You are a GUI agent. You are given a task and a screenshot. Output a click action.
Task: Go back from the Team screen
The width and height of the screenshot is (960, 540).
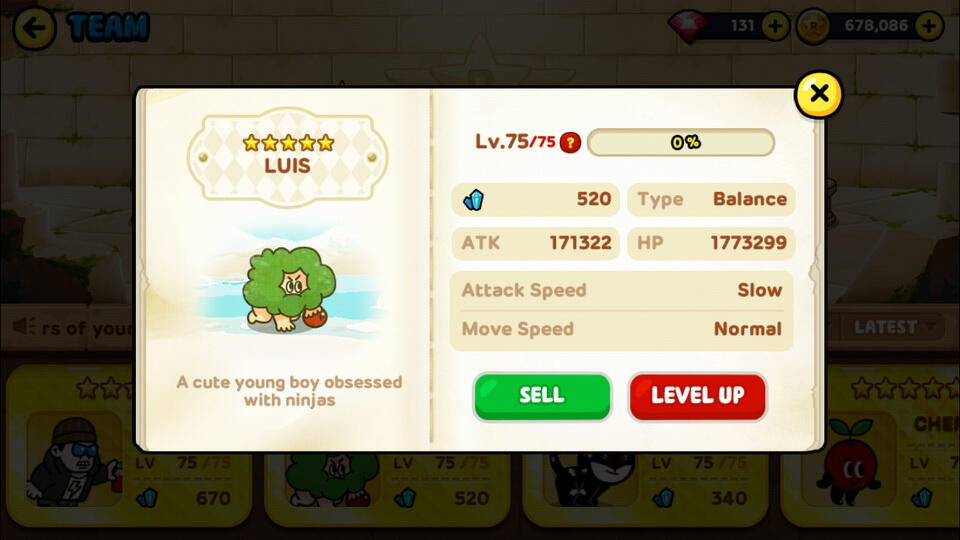[x=34, y=27]
